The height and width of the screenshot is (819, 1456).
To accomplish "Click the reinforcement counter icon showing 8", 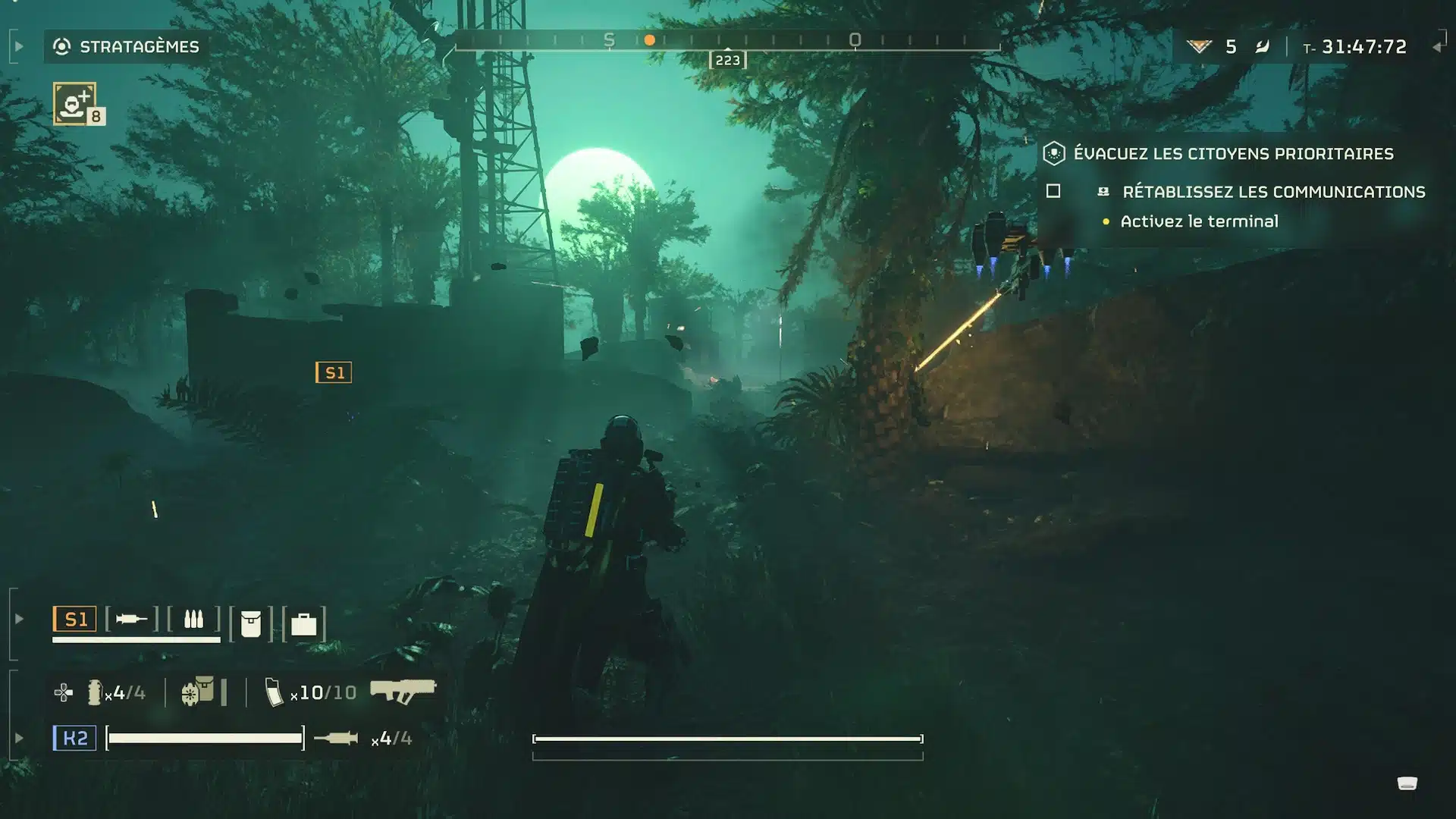I will pos(75,105).
